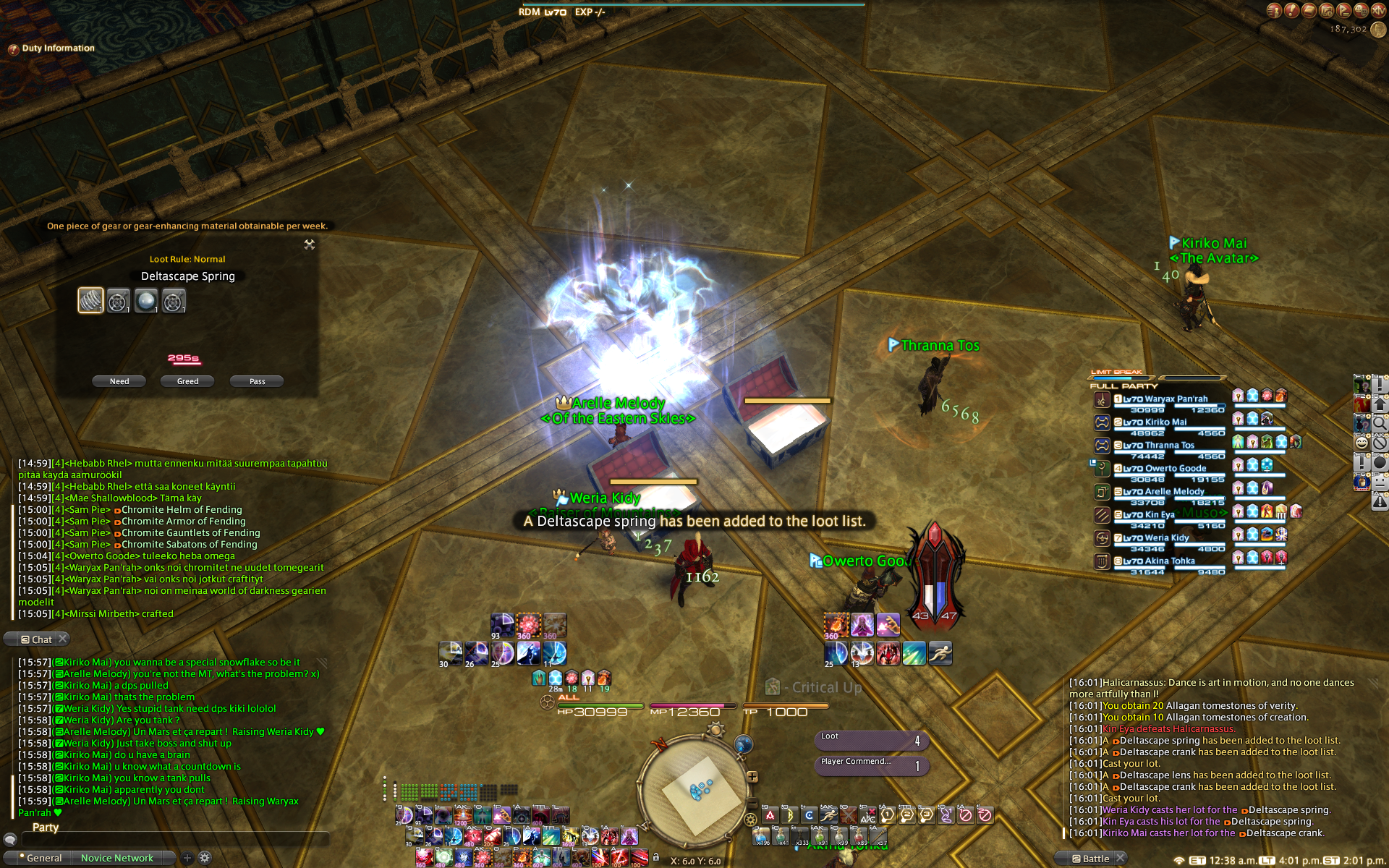Choose Greed for the loot item
The height and width of the screenshot is (868, 1389).
pyautogui.click(x=187, y=381)
